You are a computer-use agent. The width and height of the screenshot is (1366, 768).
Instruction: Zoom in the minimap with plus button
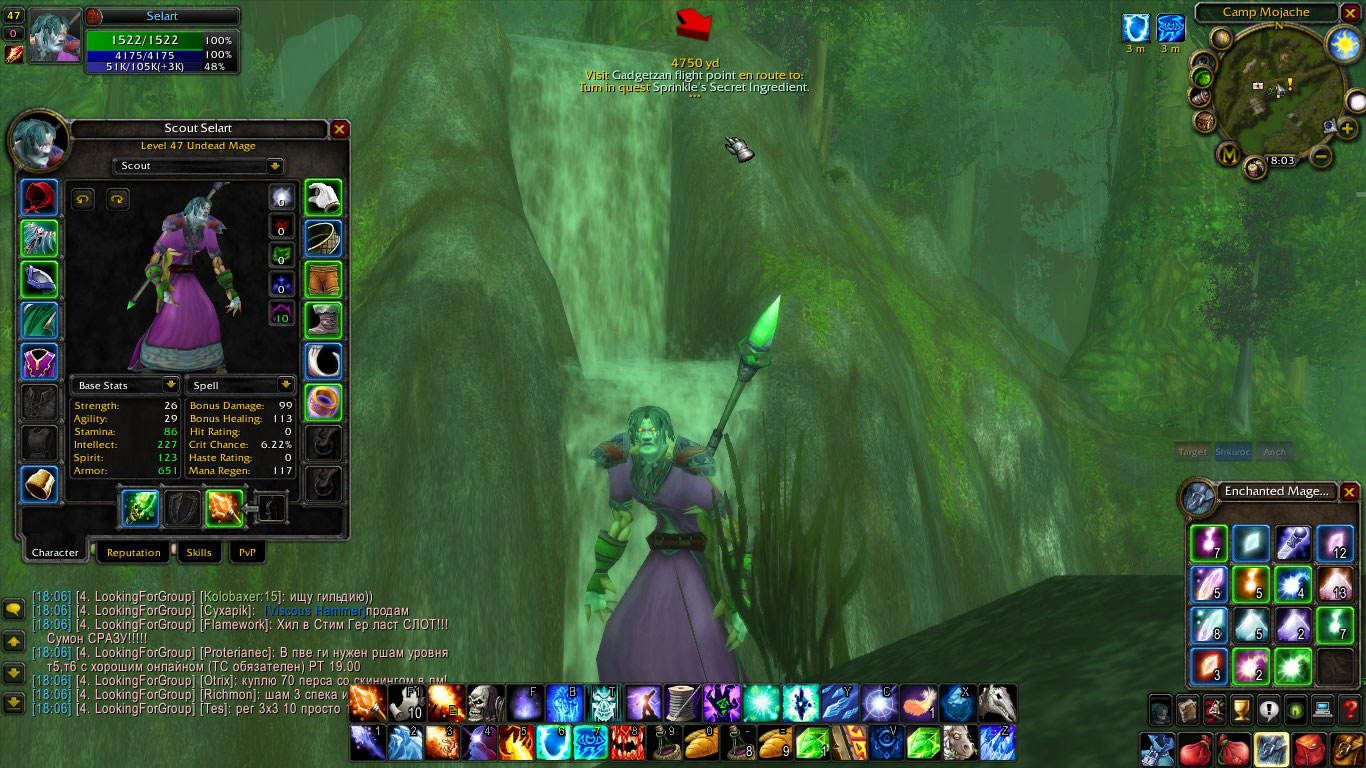[1347, 129]
